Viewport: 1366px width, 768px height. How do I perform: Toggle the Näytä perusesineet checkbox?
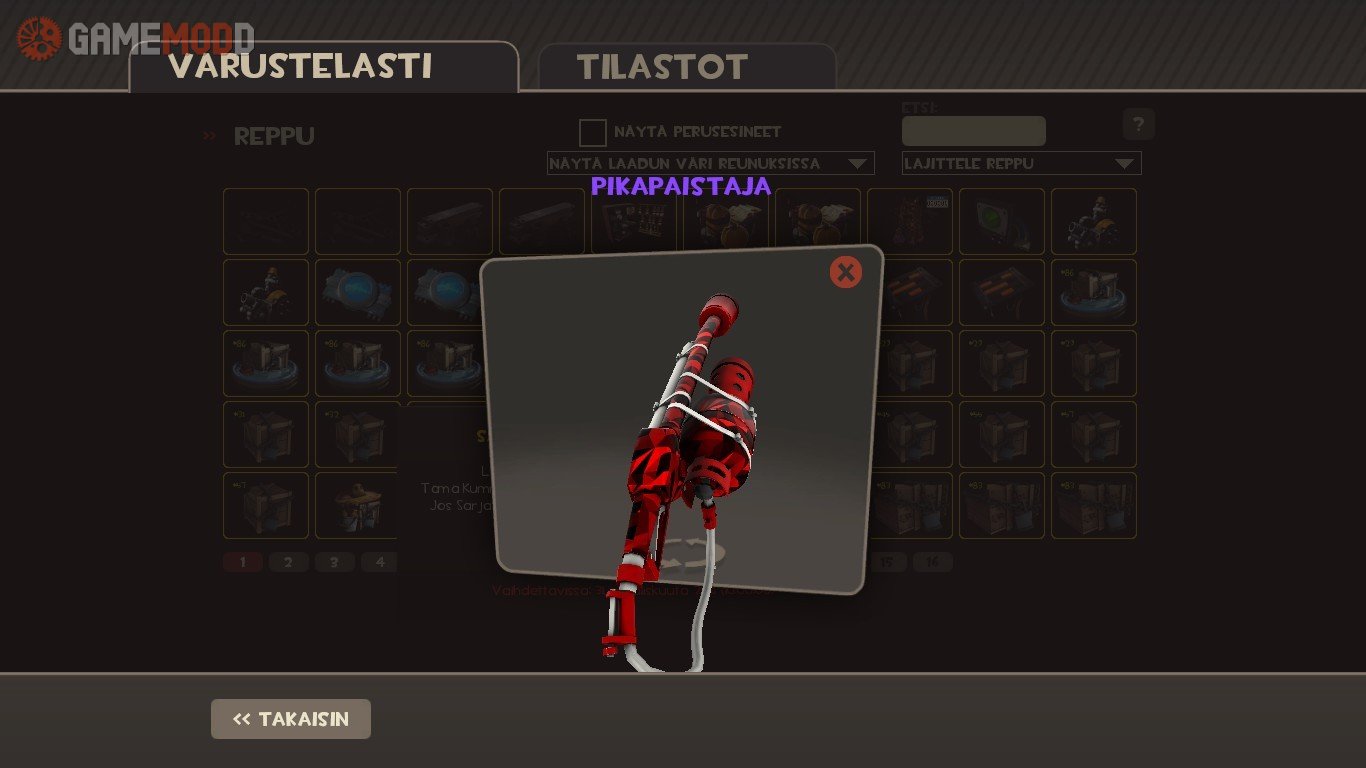[x=593, y=132]
